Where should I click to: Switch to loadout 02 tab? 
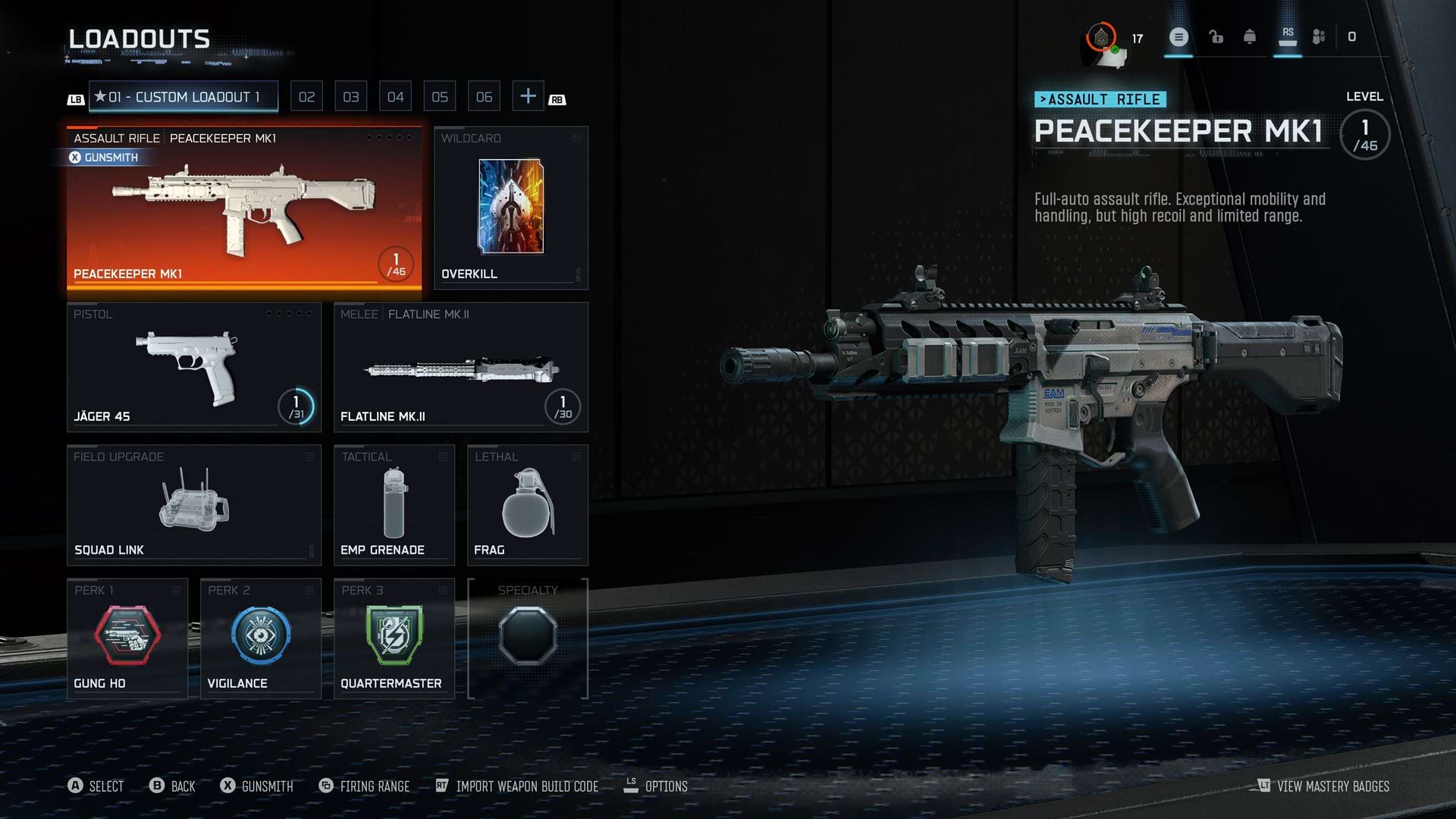[x=306, y=97]
